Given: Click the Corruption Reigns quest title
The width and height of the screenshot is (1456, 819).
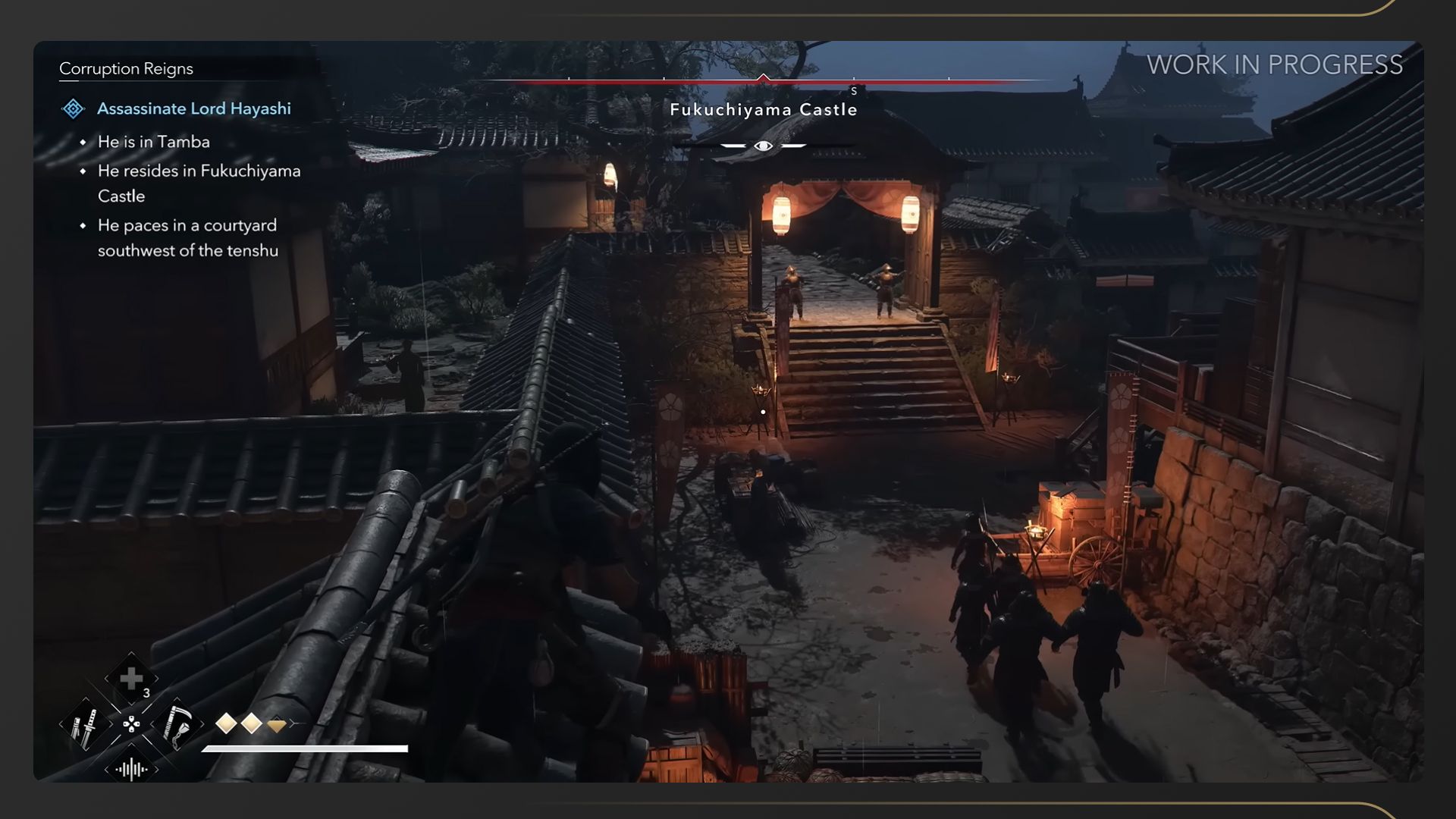Looking at the screenshot, I should (x=126, y=68).
